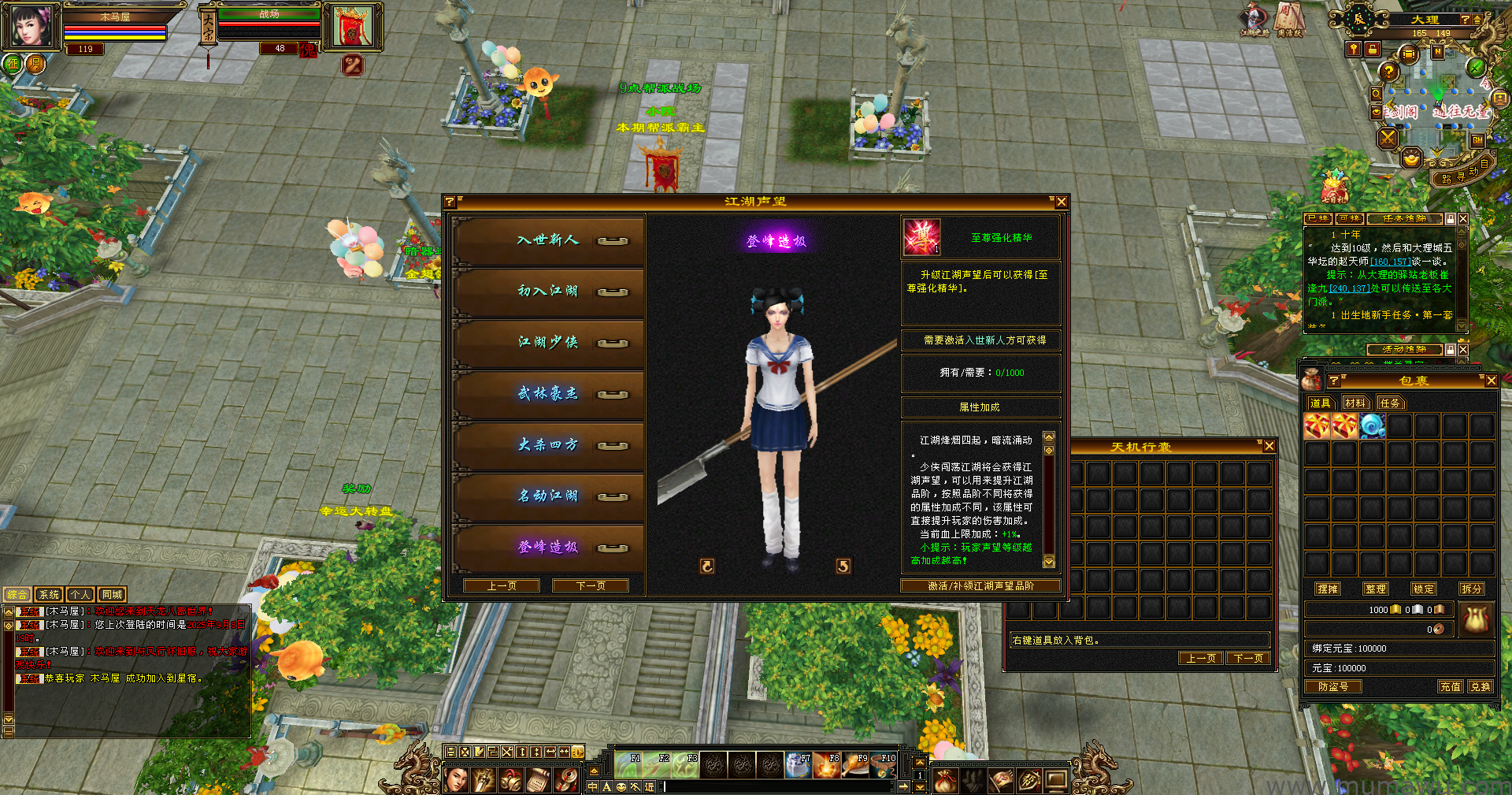This screenshot has height=795, width=1512.
Task: Choose the 大杀四方 rank entry
Action: 548,445
